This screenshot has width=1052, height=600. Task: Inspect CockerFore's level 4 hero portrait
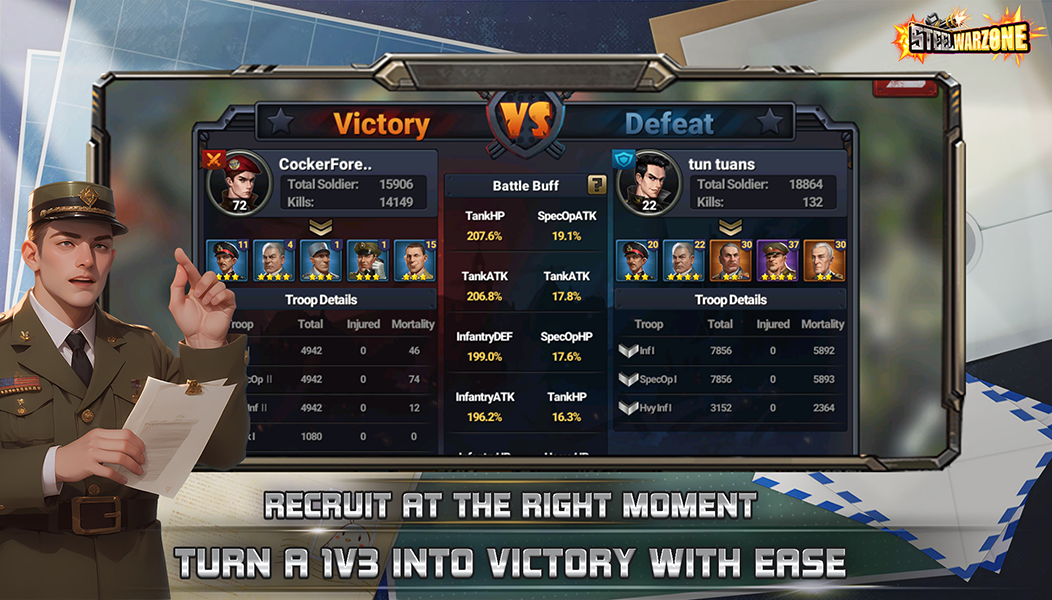(273, 260)
